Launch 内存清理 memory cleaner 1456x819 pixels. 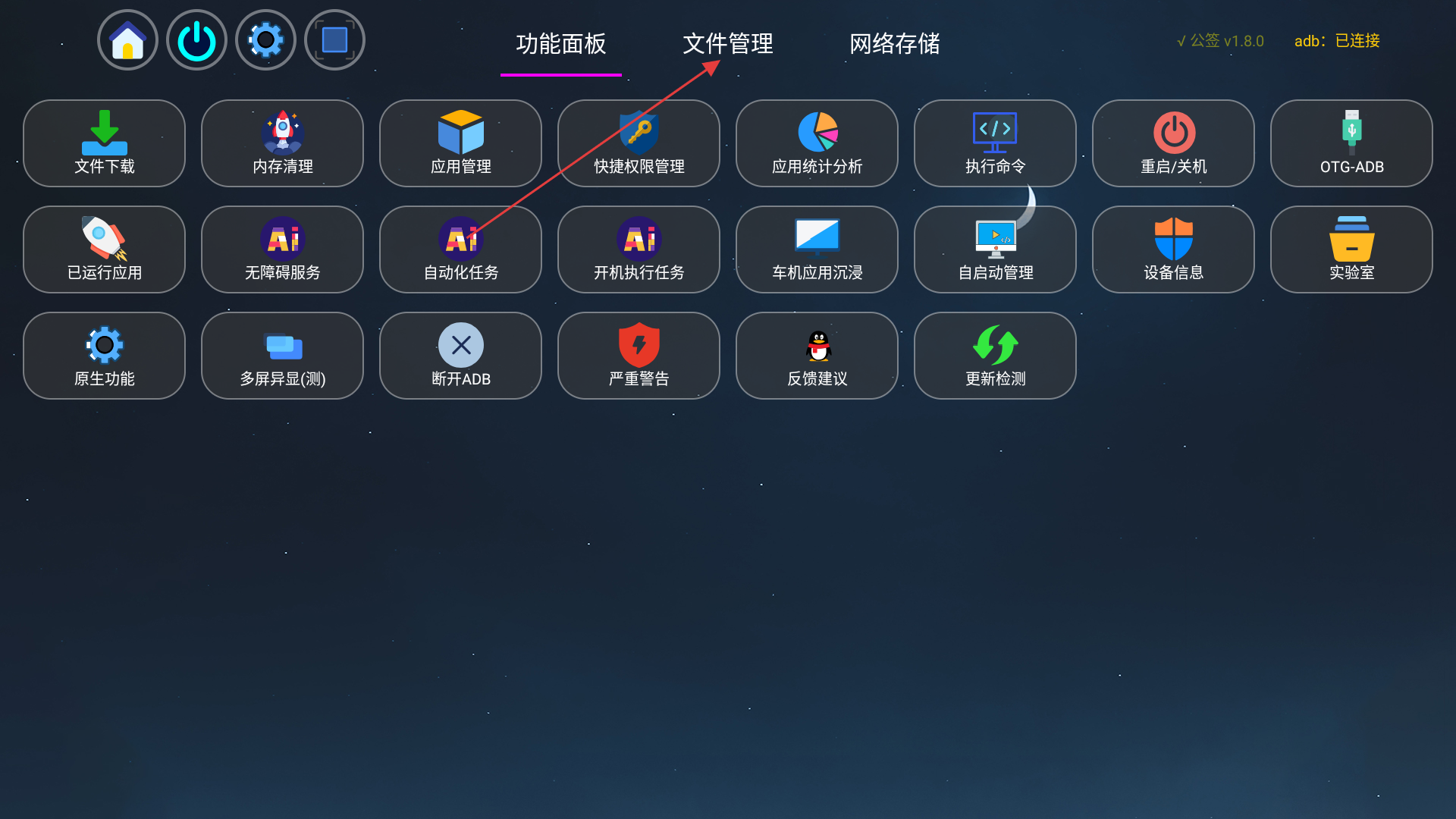(x=282, y=143)
